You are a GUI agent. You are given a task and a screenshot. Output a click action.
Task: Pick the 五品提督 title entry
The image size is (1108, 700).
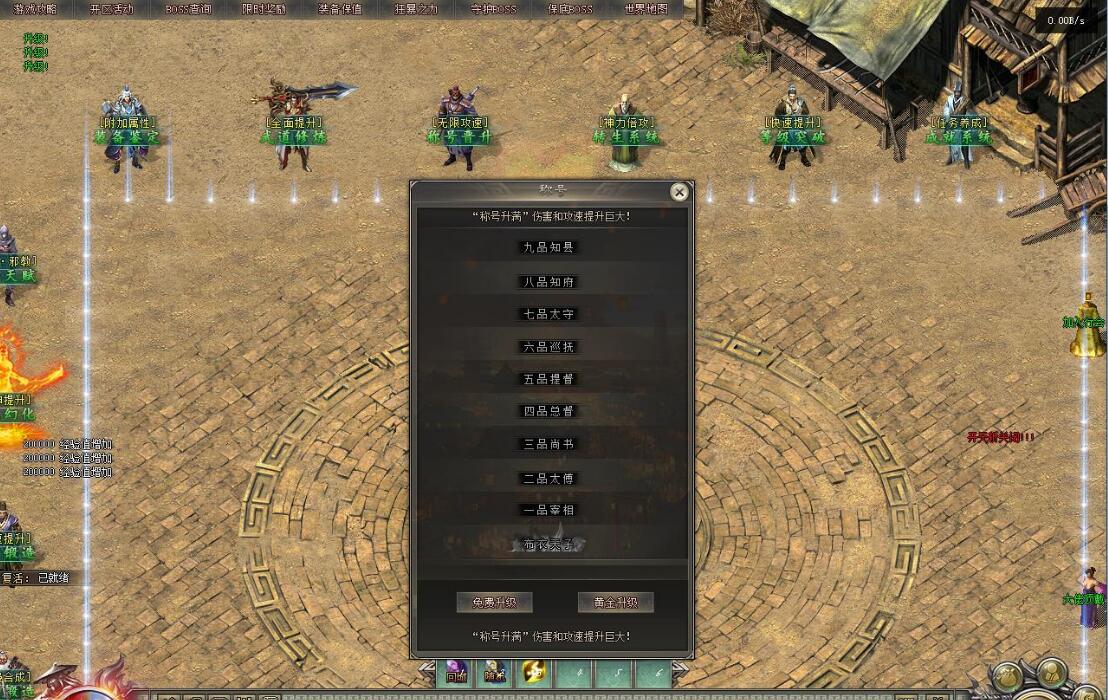tap(550, 379)
